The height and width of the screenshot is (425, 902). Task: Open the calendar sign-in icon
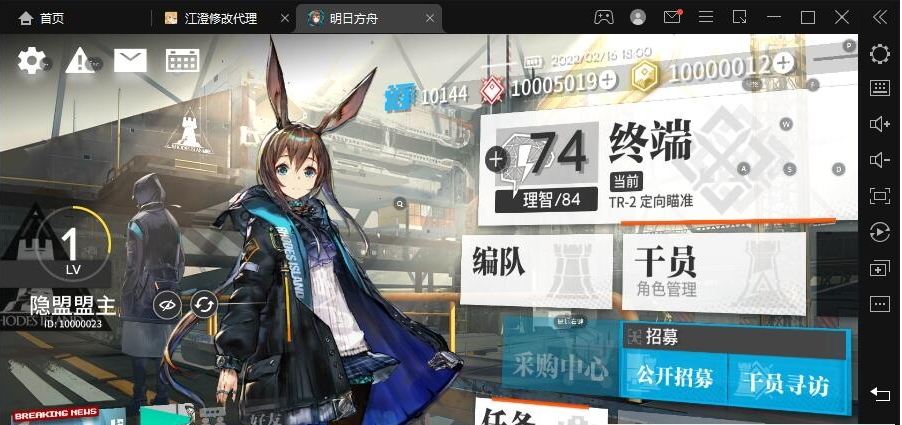click(182, 61)
